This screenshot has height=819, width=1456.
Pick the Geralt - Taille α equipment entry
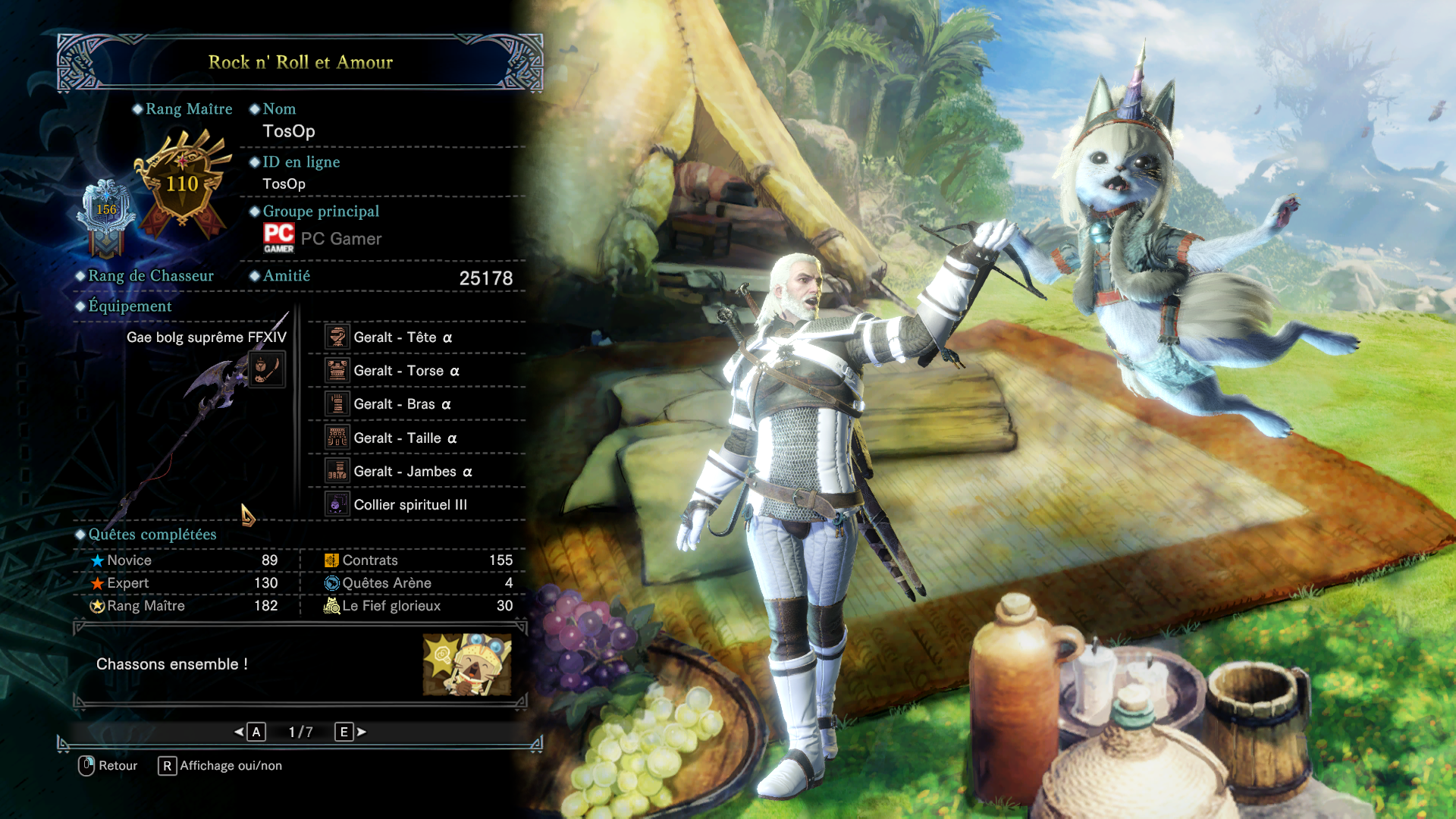click(x=416, y=438)
